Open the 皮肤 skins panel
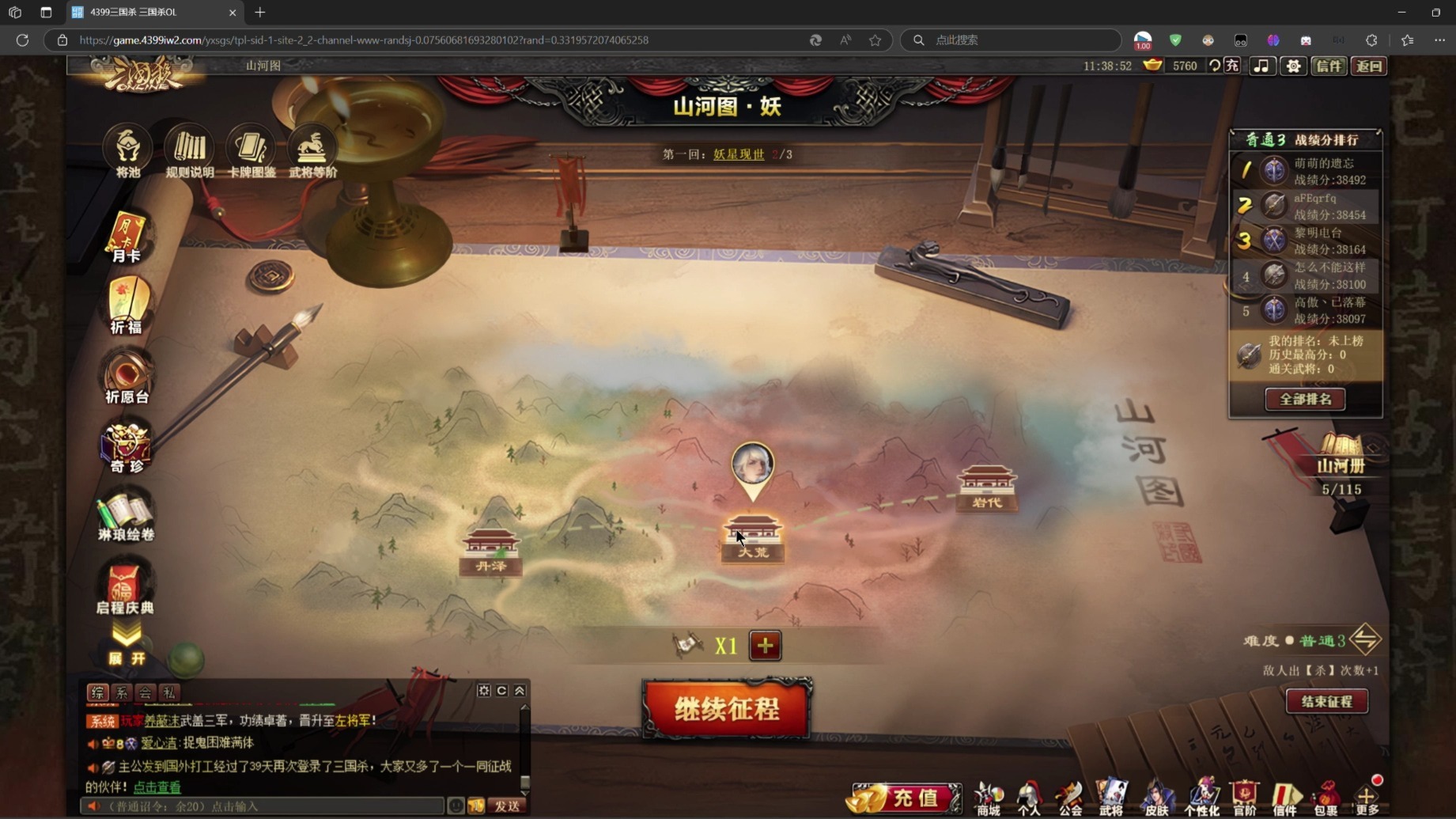Viewport: 1456px width, 819px height. (x=1158, y=798)
